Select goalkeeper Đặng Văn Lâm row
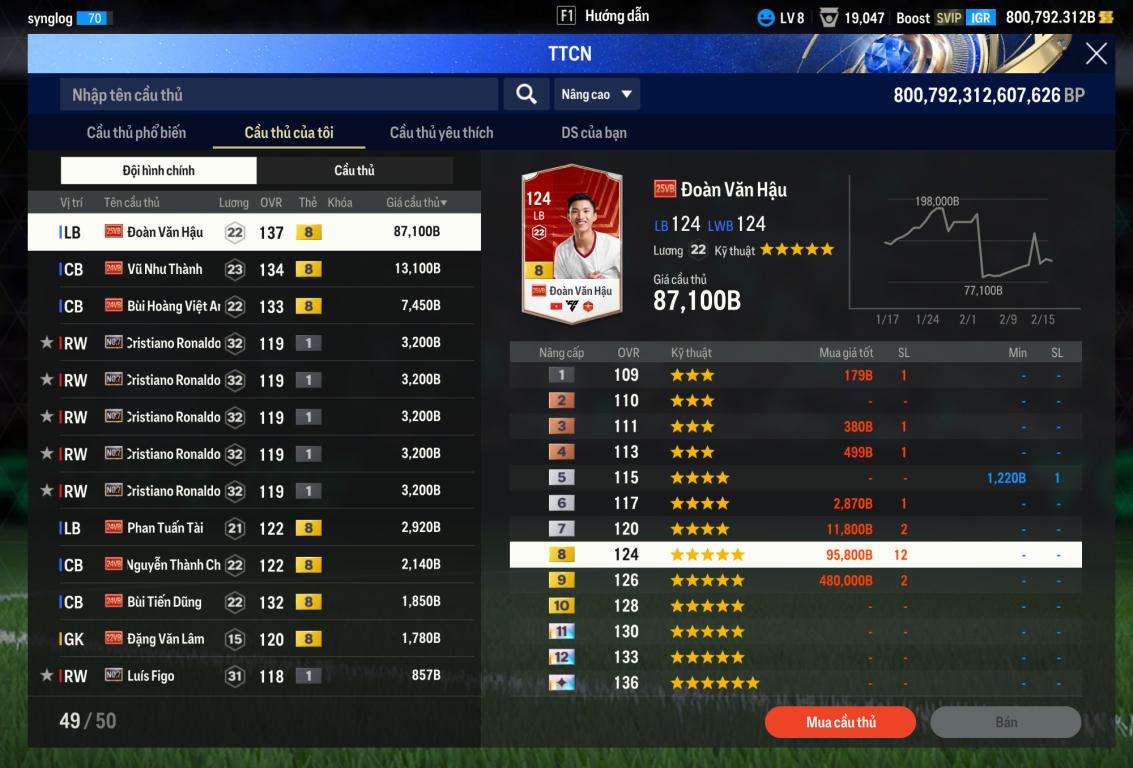Image resolution: width=1133 pixels, height=768 pixels. point(254,639)
